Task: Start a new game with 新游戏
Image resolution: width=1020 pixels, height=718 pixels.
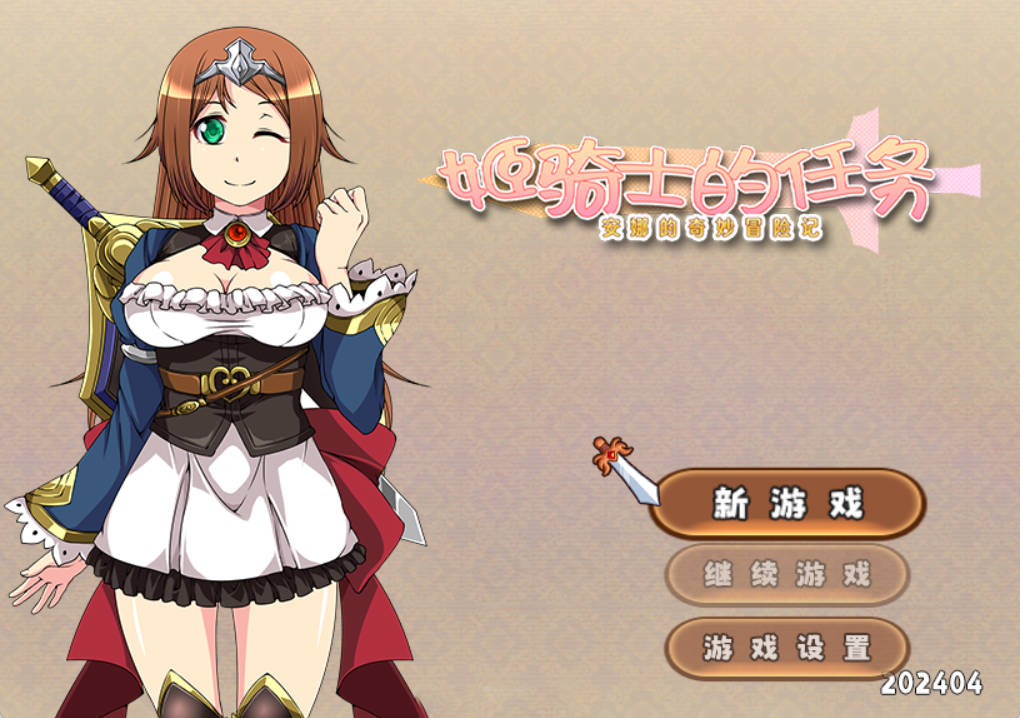Action: coord(787,504)
